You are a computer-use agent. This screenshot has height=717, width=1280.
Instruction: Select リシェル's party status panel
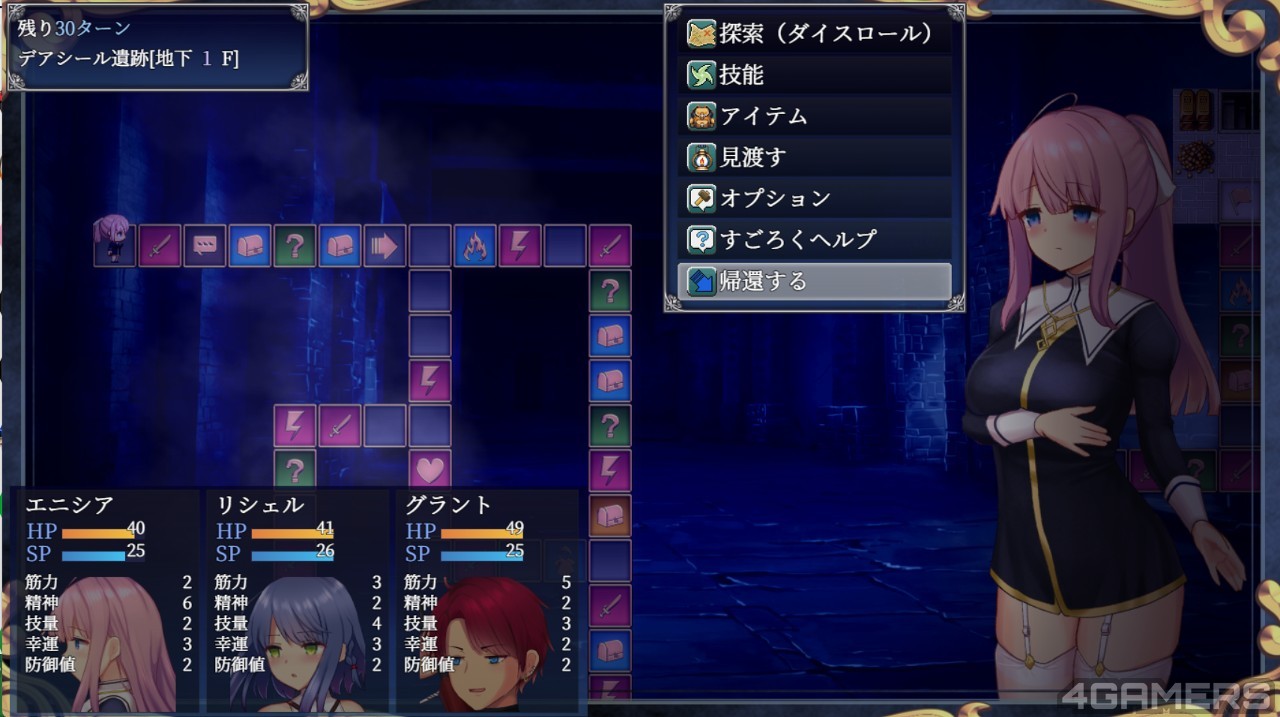click(295, 598)
